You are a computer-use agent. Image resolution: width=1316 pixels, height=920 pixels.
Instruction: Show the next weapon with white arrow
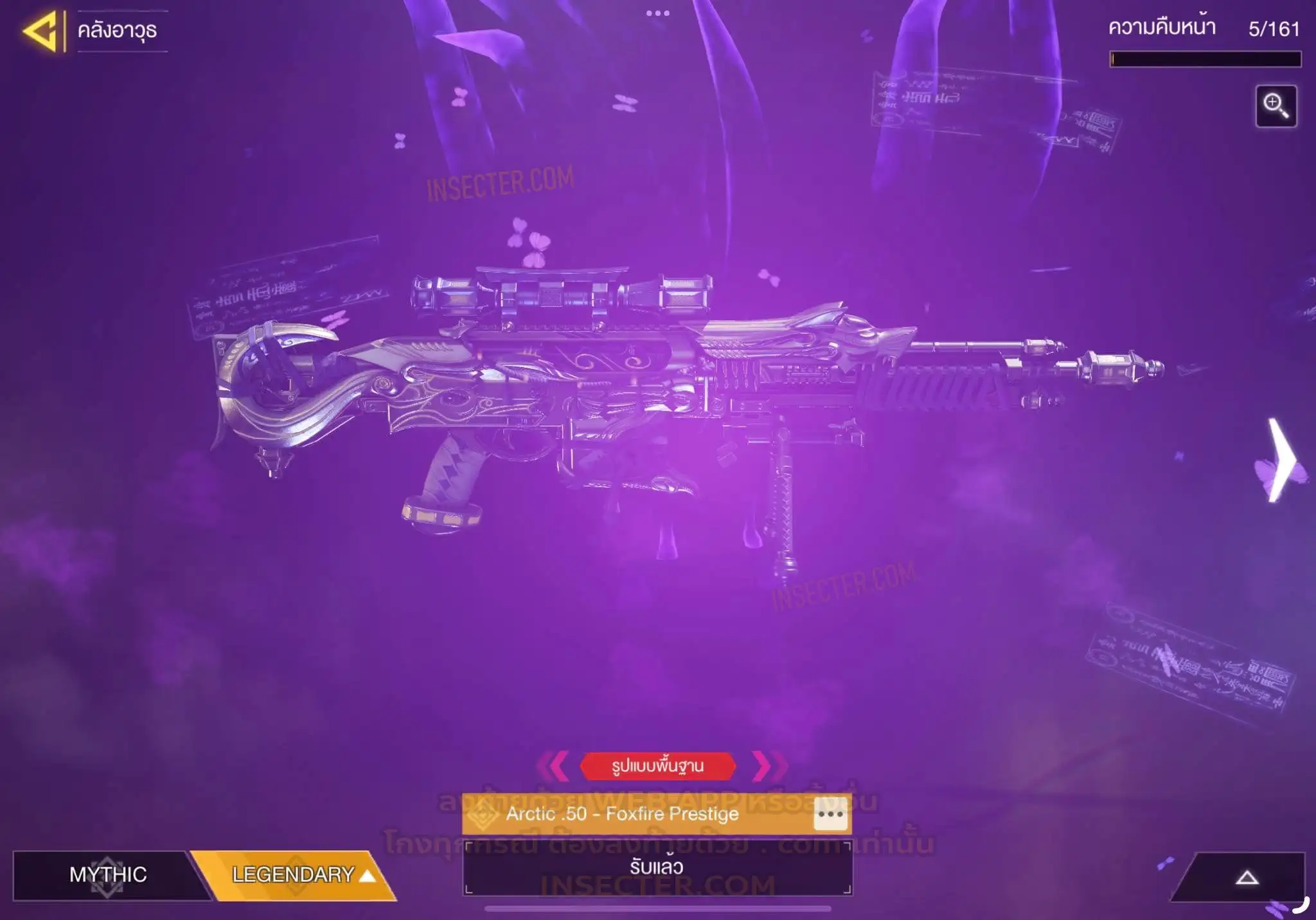point(1280,460)
